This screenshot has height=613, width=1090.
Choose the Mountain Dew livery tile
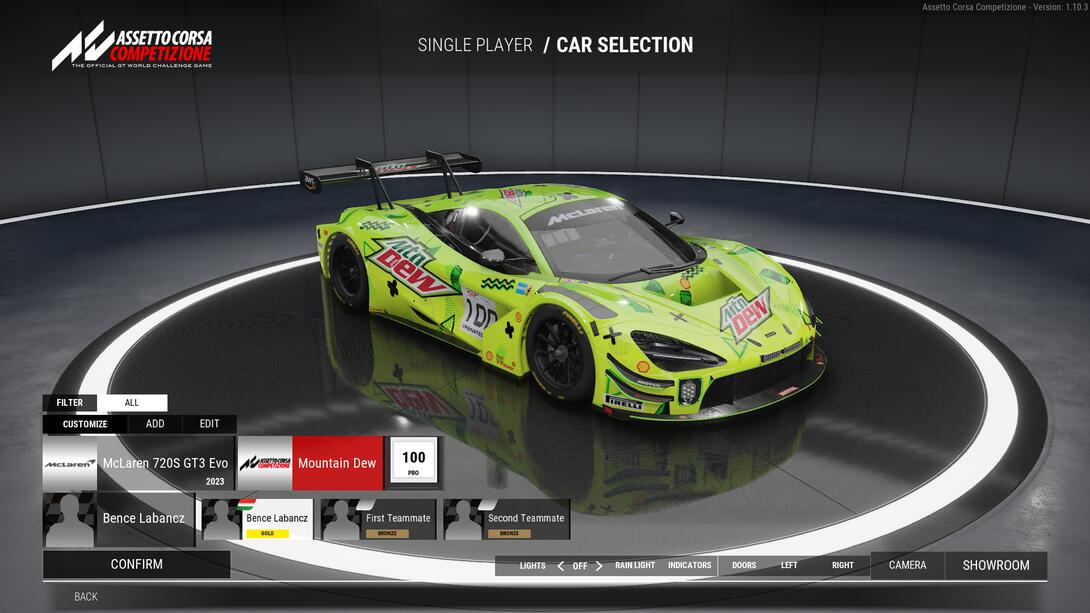[311, 463]
